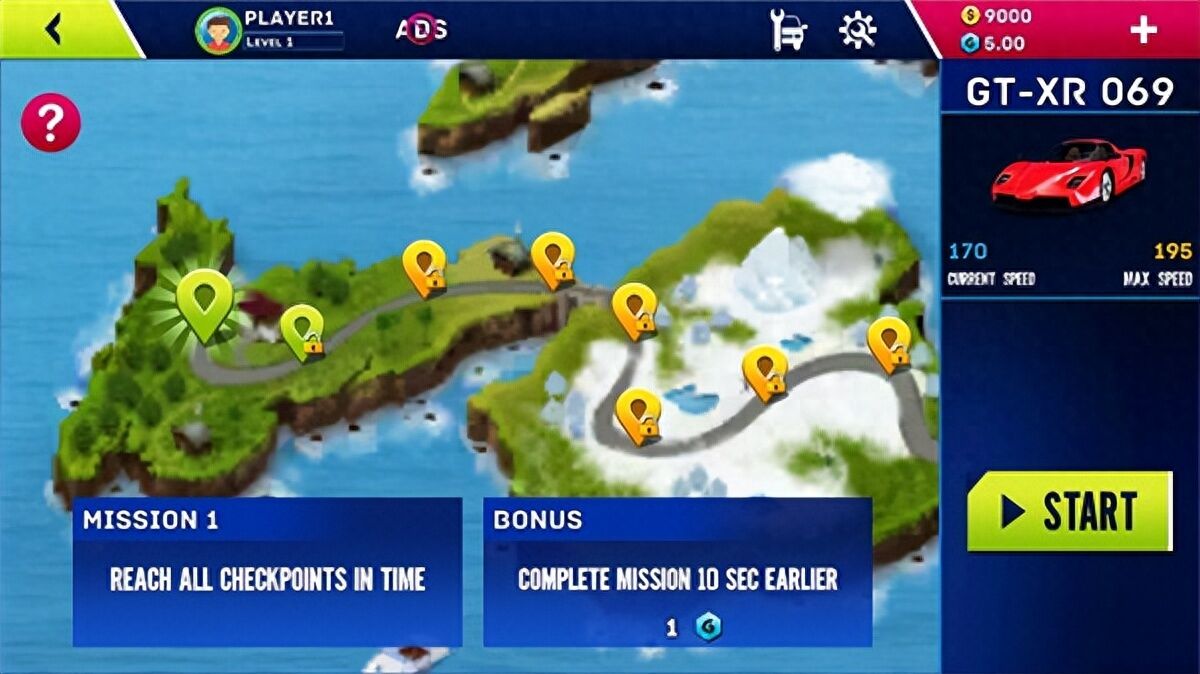View the red GT-XR 069 car
This screenshot has width=1200, height=674.
click(1069, 173)
